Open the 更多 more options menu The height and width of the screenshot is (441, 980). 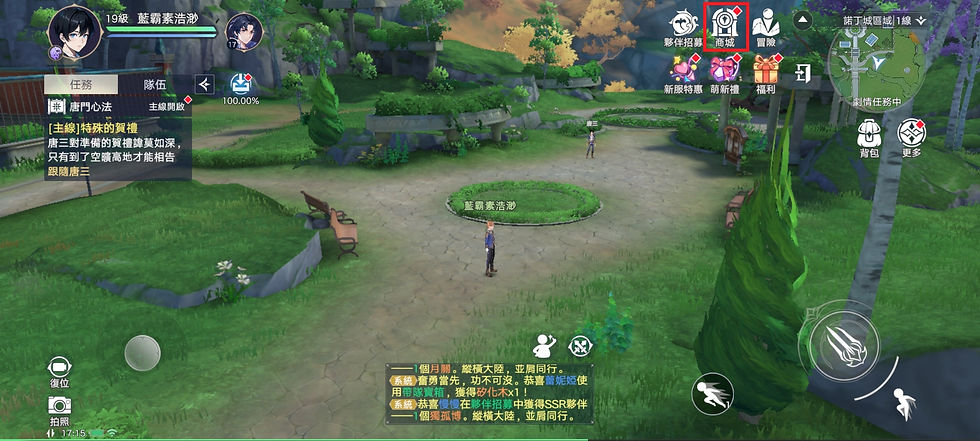(911, 136)
